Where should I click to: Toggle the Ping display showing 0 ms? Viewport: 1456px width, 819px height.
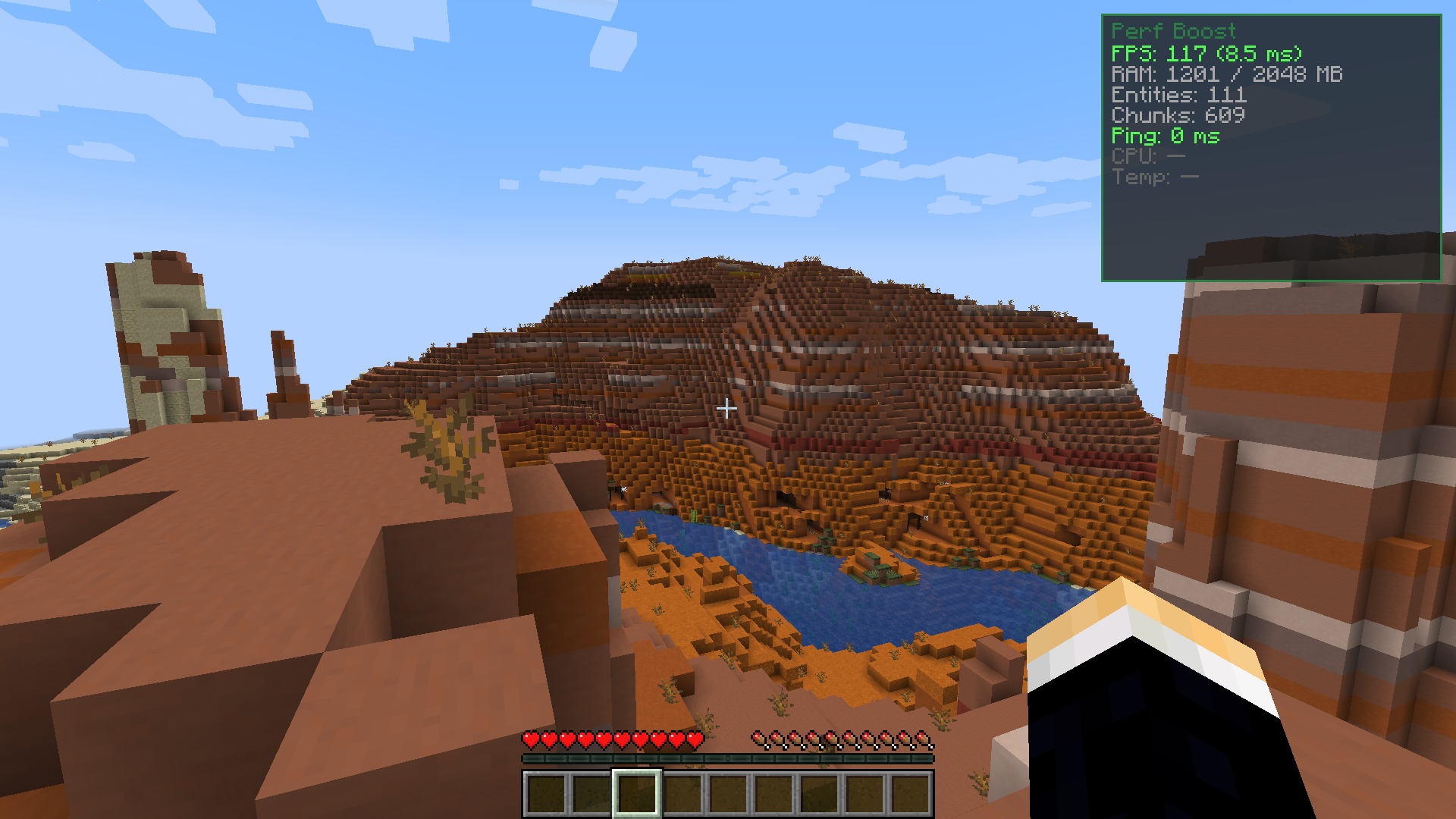[x=1166, y=136]
